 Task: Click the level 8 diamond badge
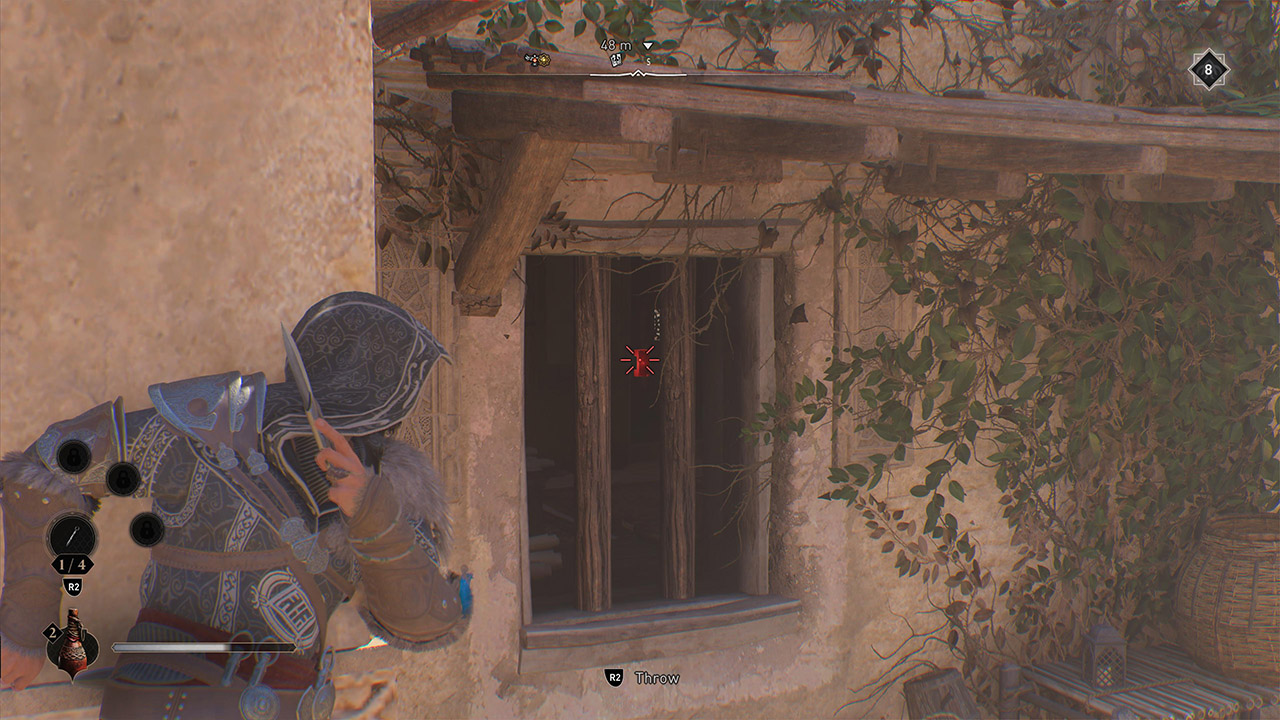1207,68
